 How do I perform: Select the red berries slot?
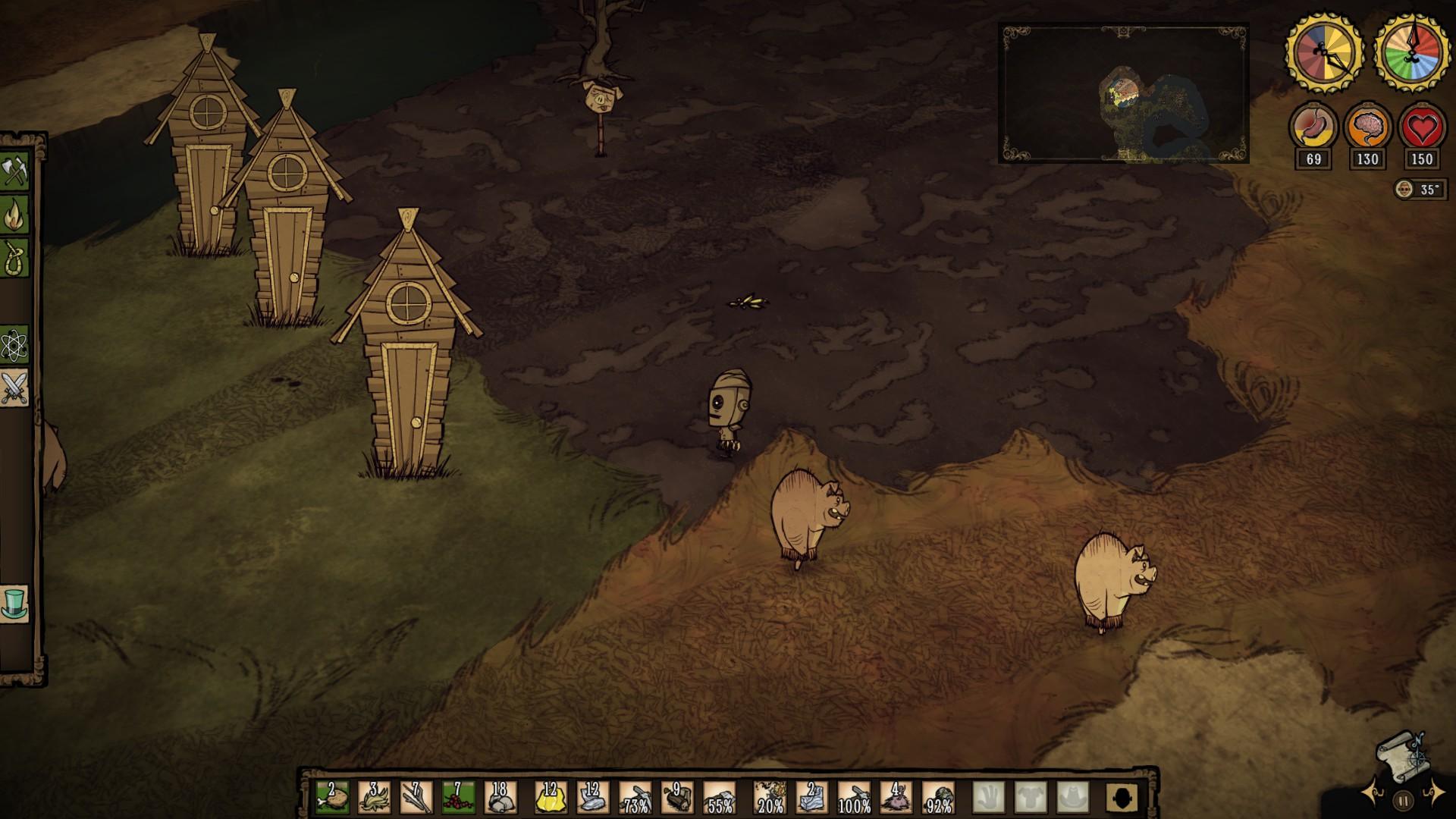pos(457,798)
